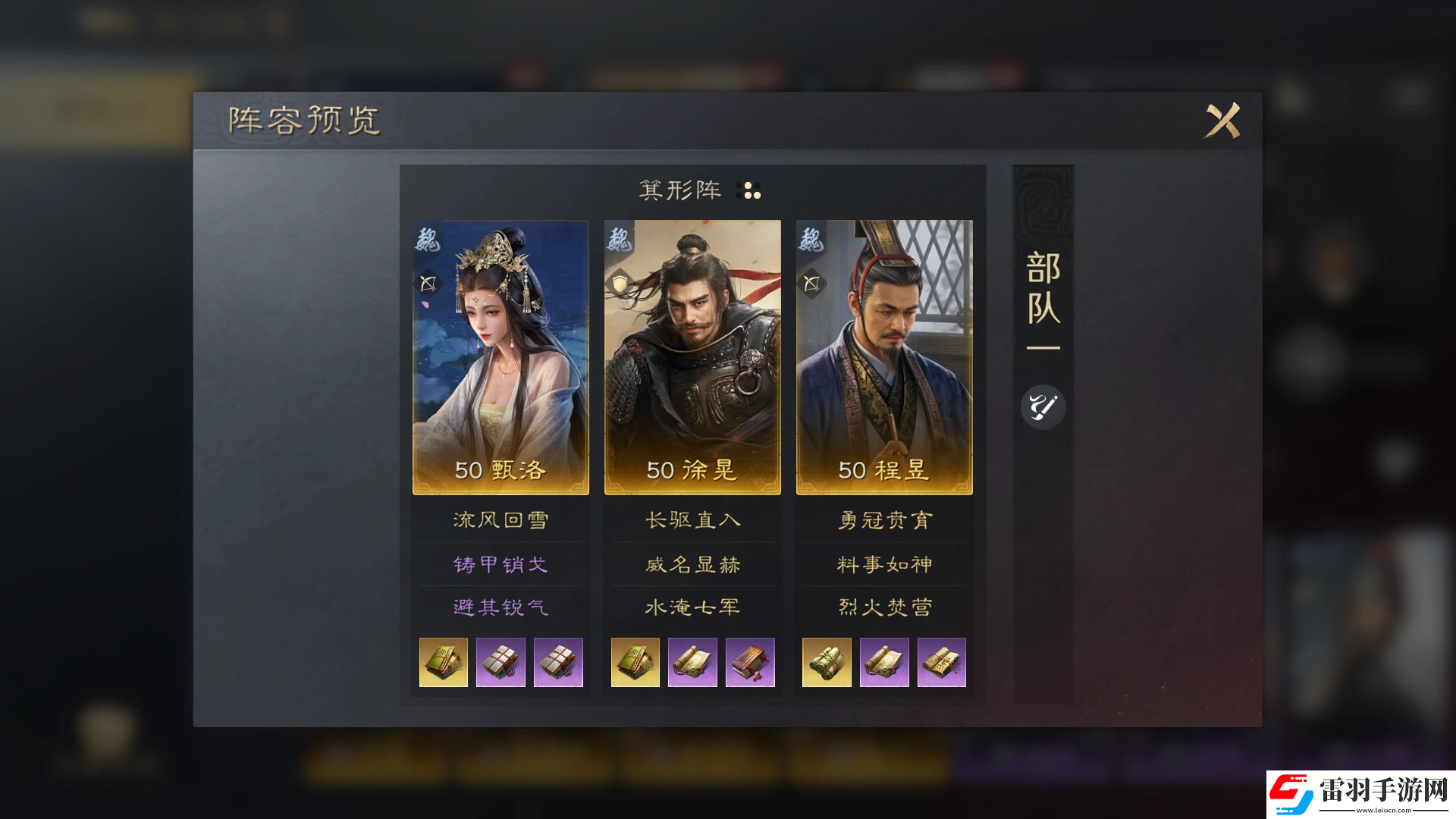Select the purple letter icon under 甄洛
The height and width of the screenshot is (819, 1456).
click(500, 662)
